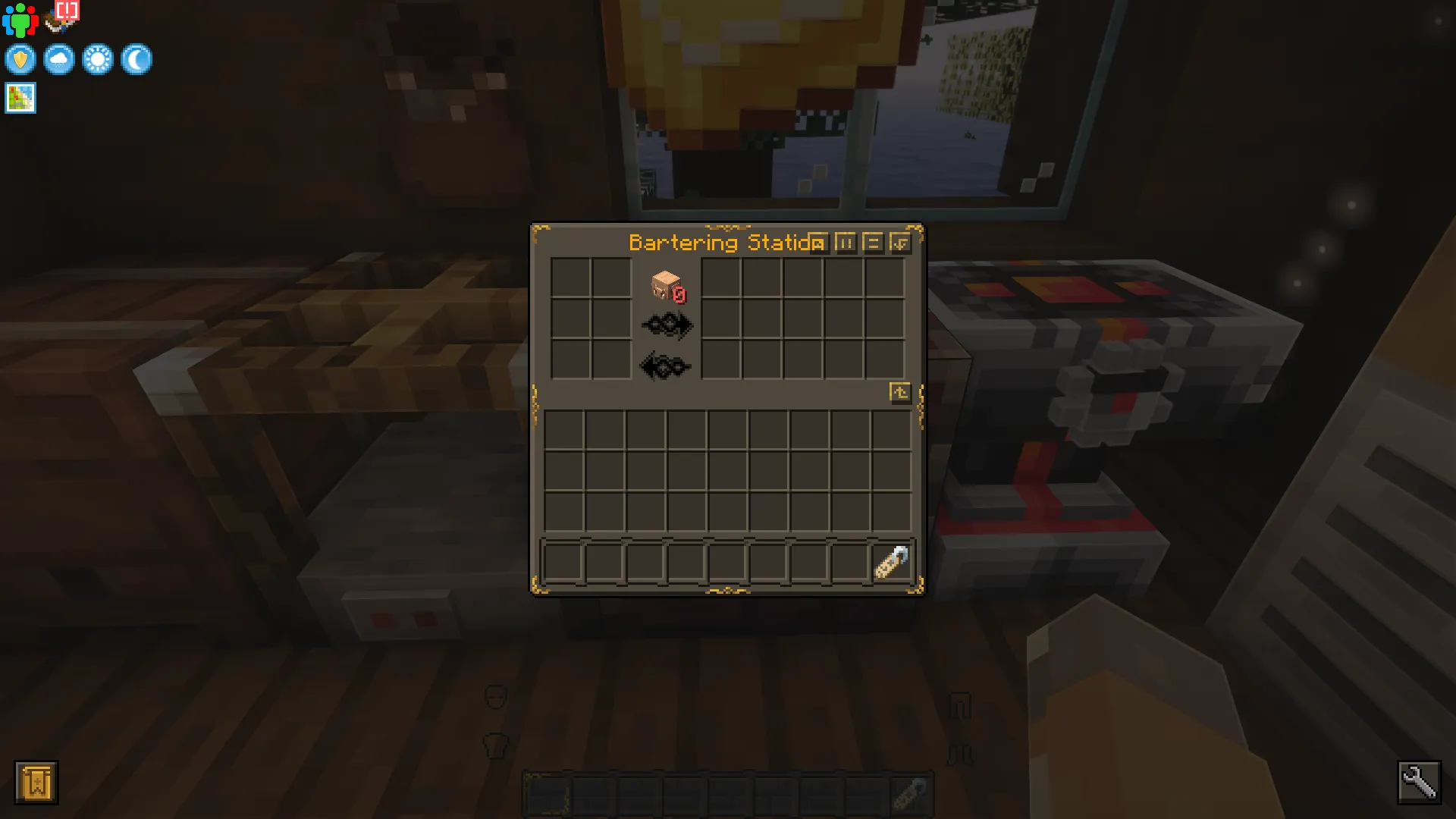Select the shield protection icon
Viewport: 1456px width, 819px height.
pyautogui.click(x=20, y=59)
